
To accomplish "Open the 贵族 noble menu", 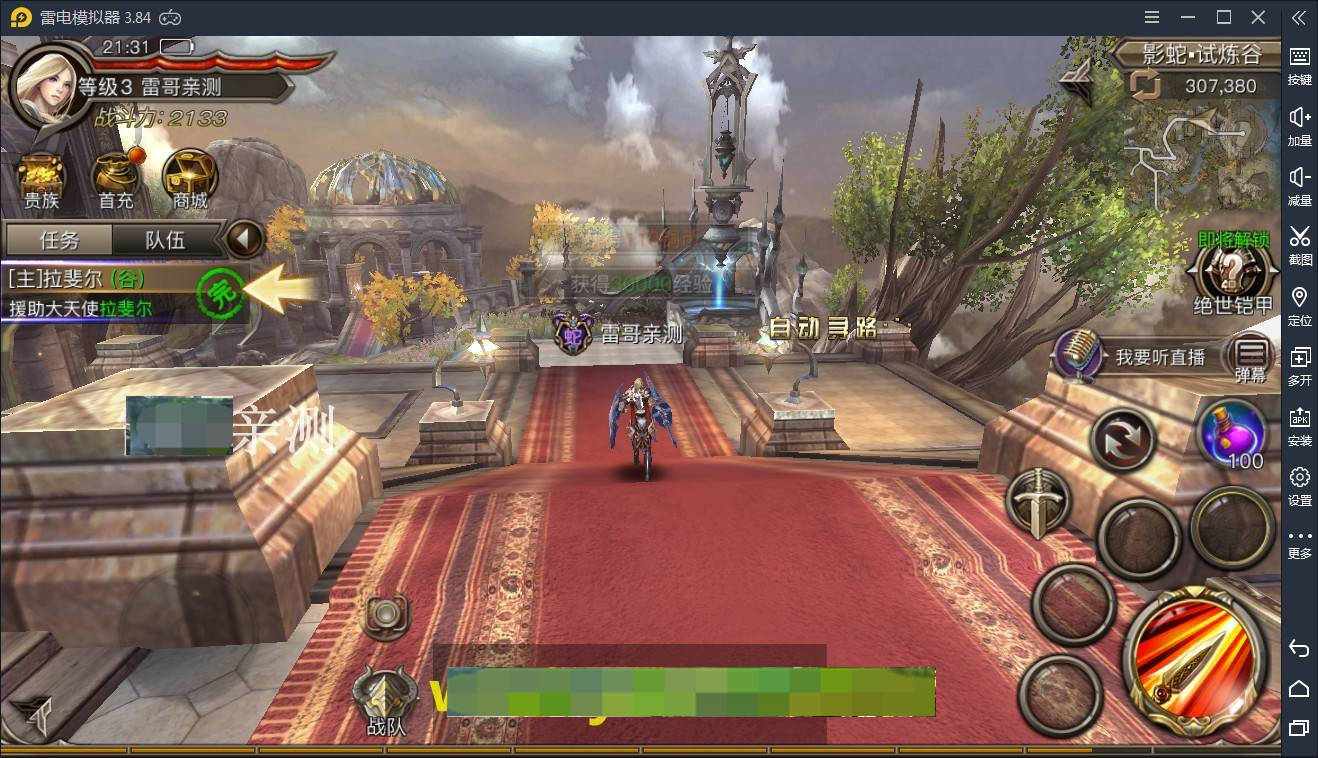I will [41, 180].
